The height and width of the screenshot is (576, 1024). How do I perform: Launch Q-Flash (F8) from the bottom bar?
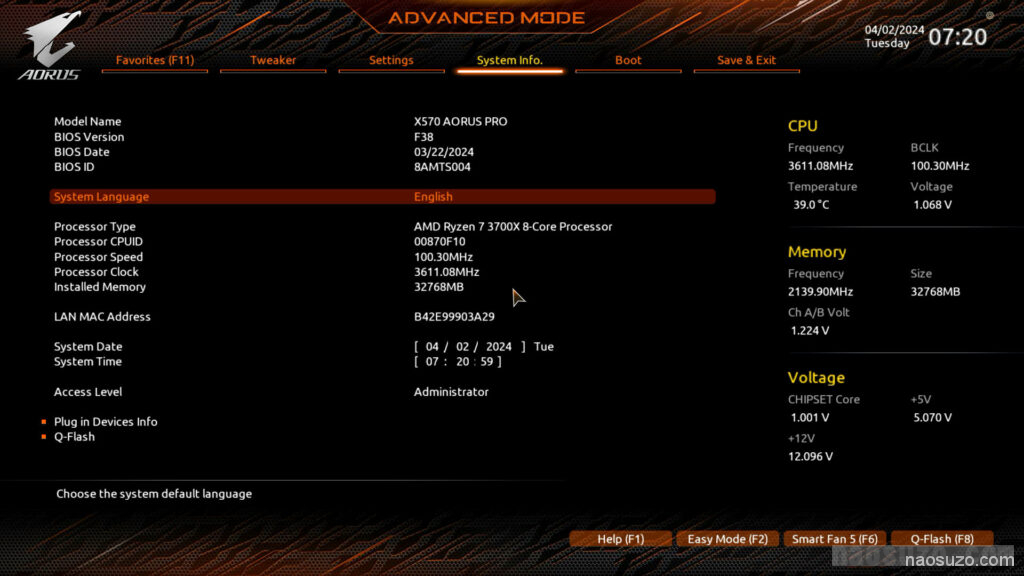[x=941, y=539]
